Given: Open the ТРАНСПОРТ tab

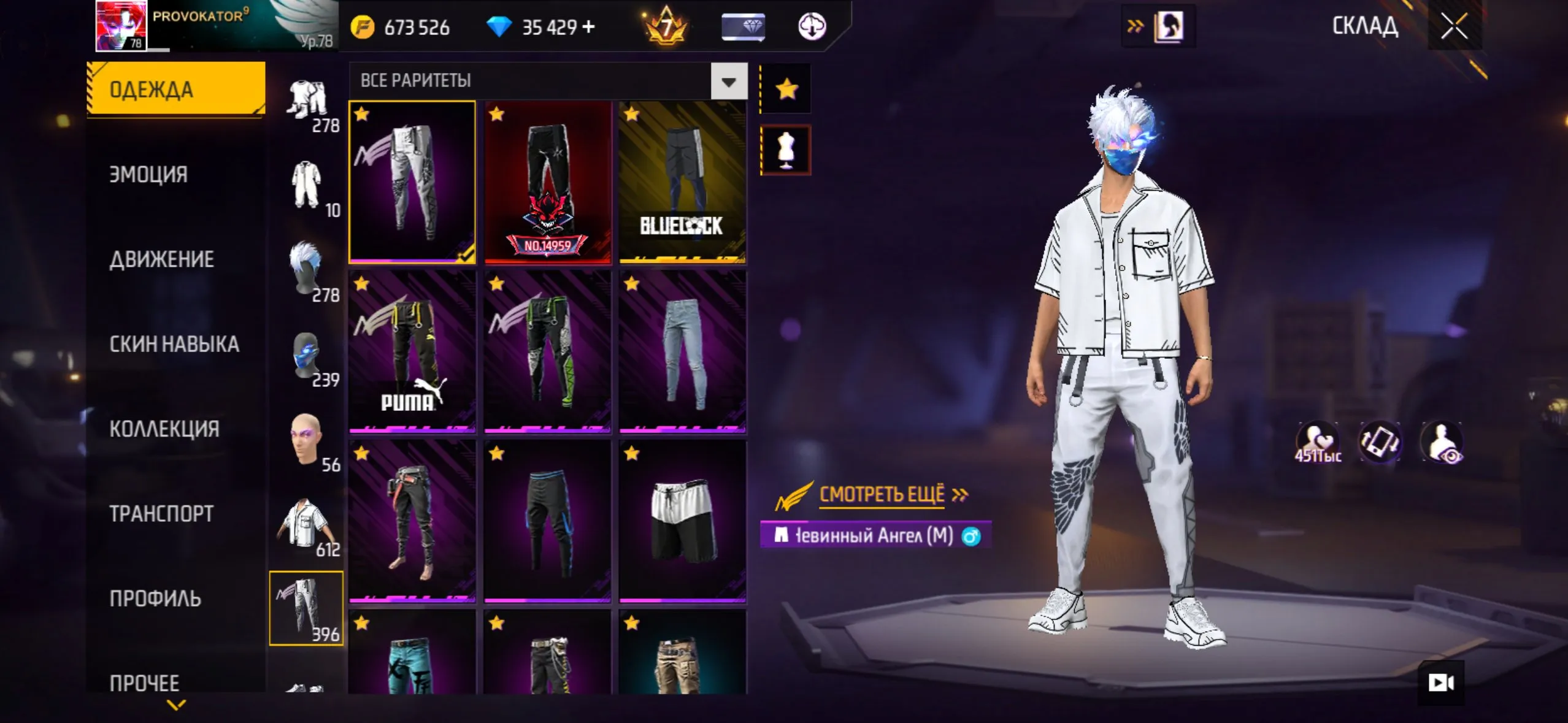Looking at the screenshot, I should point(161,513).
